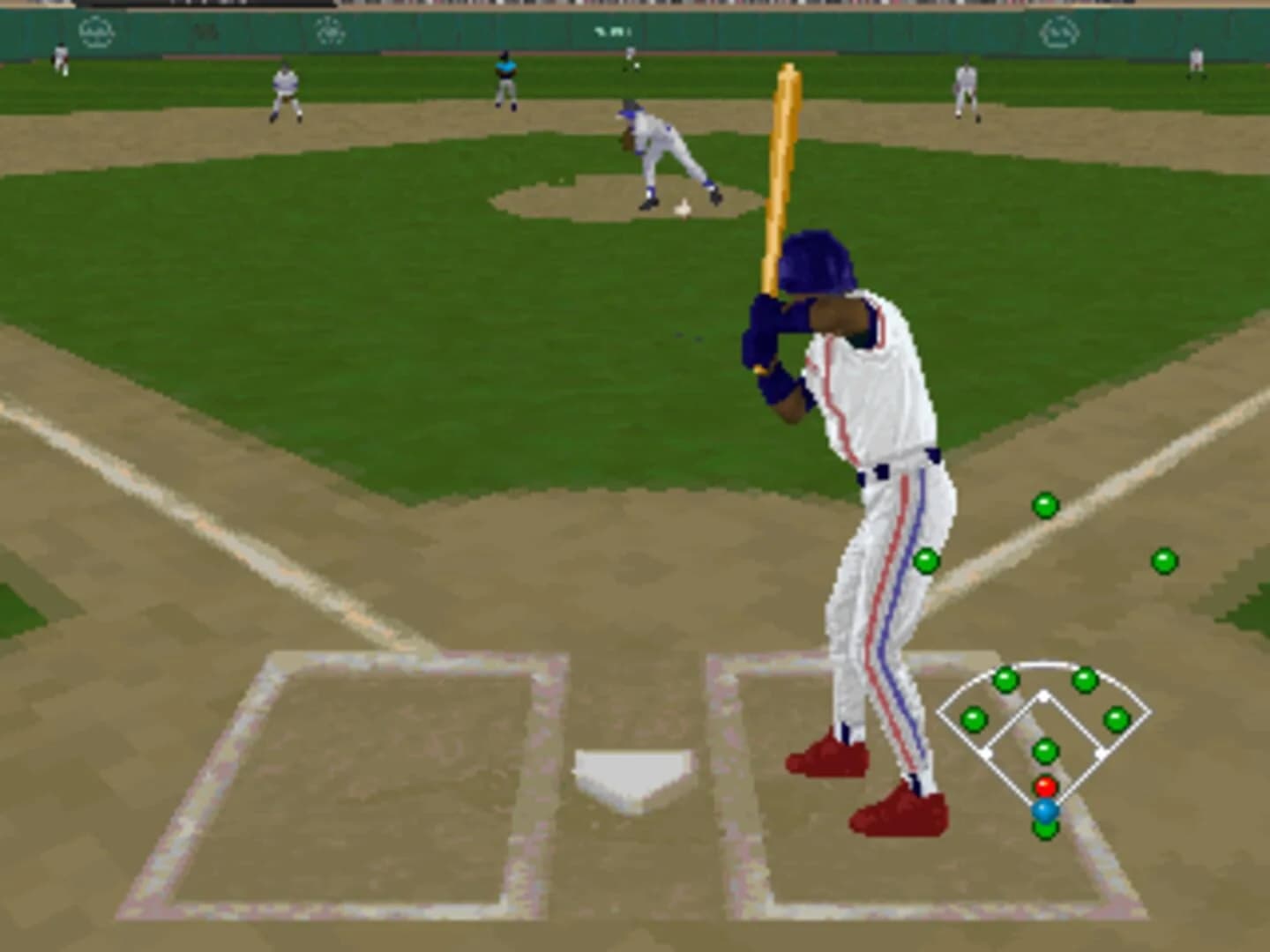Select the red marker on the field diagram
The image size is (1270, 952).
[1046, 785]
